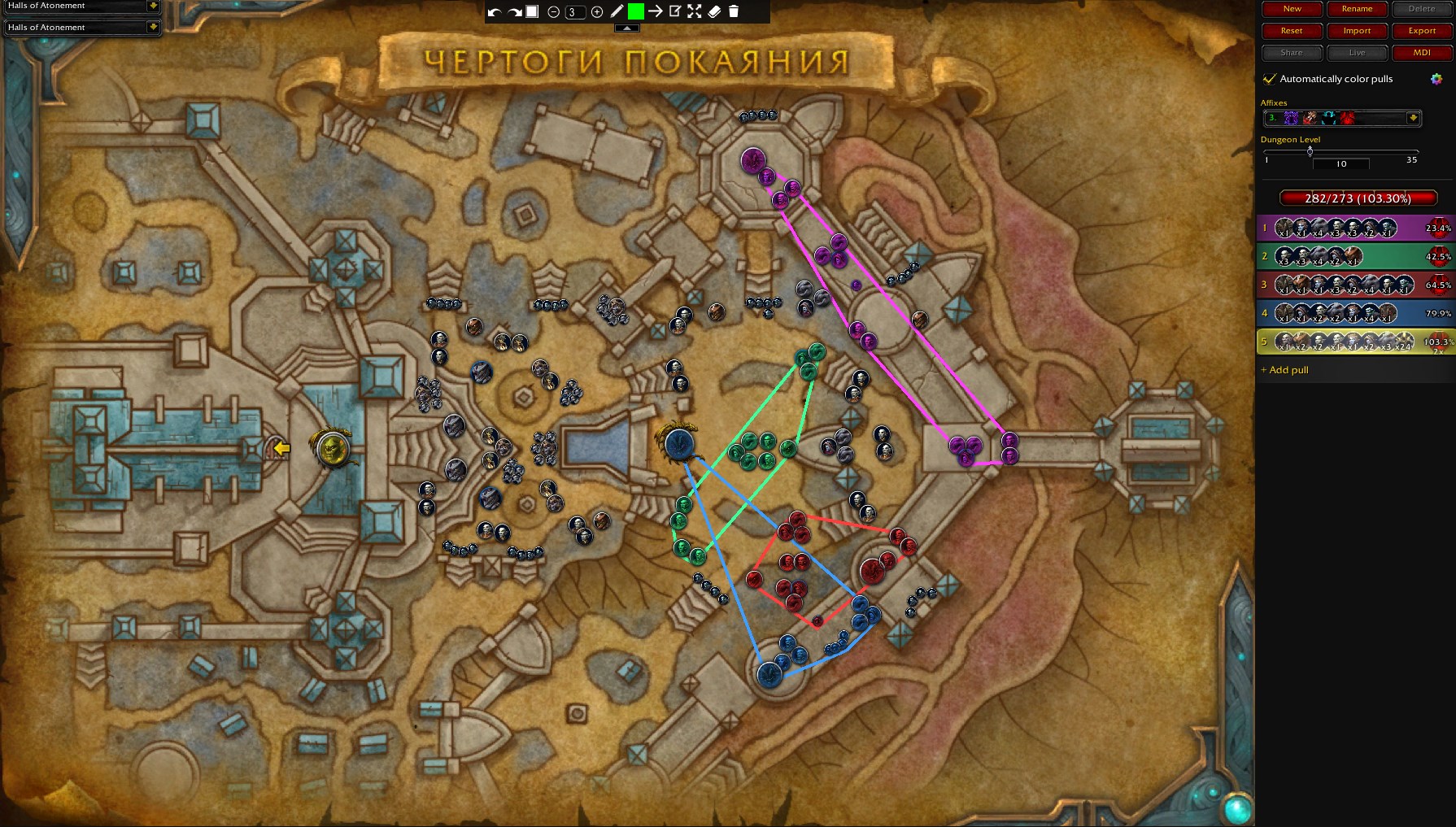The image size is (1456, 827).
Task: Undo the last drawing action
Action: [x=494, y=12]
